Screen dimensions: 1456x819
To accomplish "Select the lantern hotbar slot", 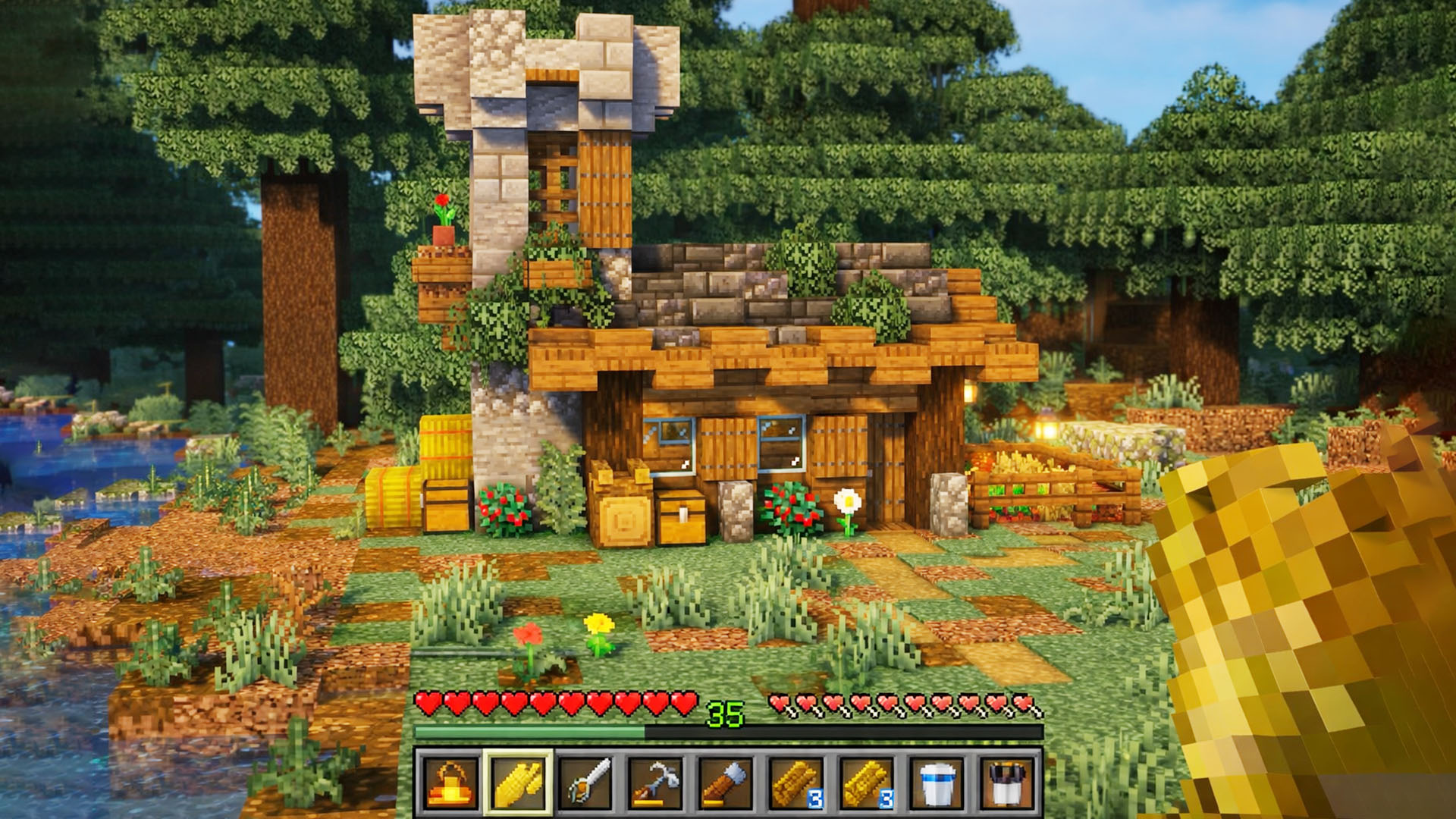I will 450,783.
